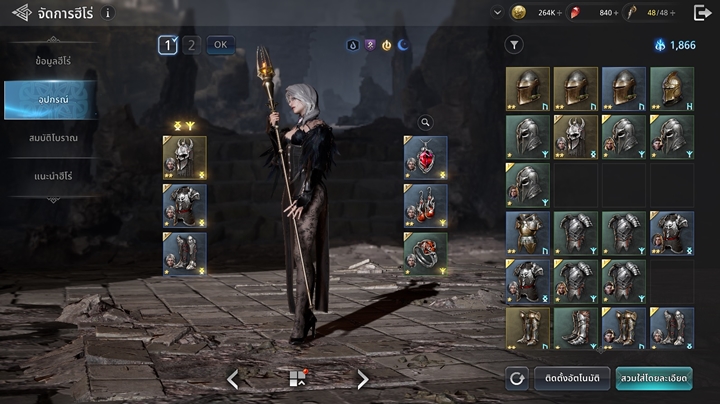
Task: Select the equipped ring slot
Action: pos(426,253)
